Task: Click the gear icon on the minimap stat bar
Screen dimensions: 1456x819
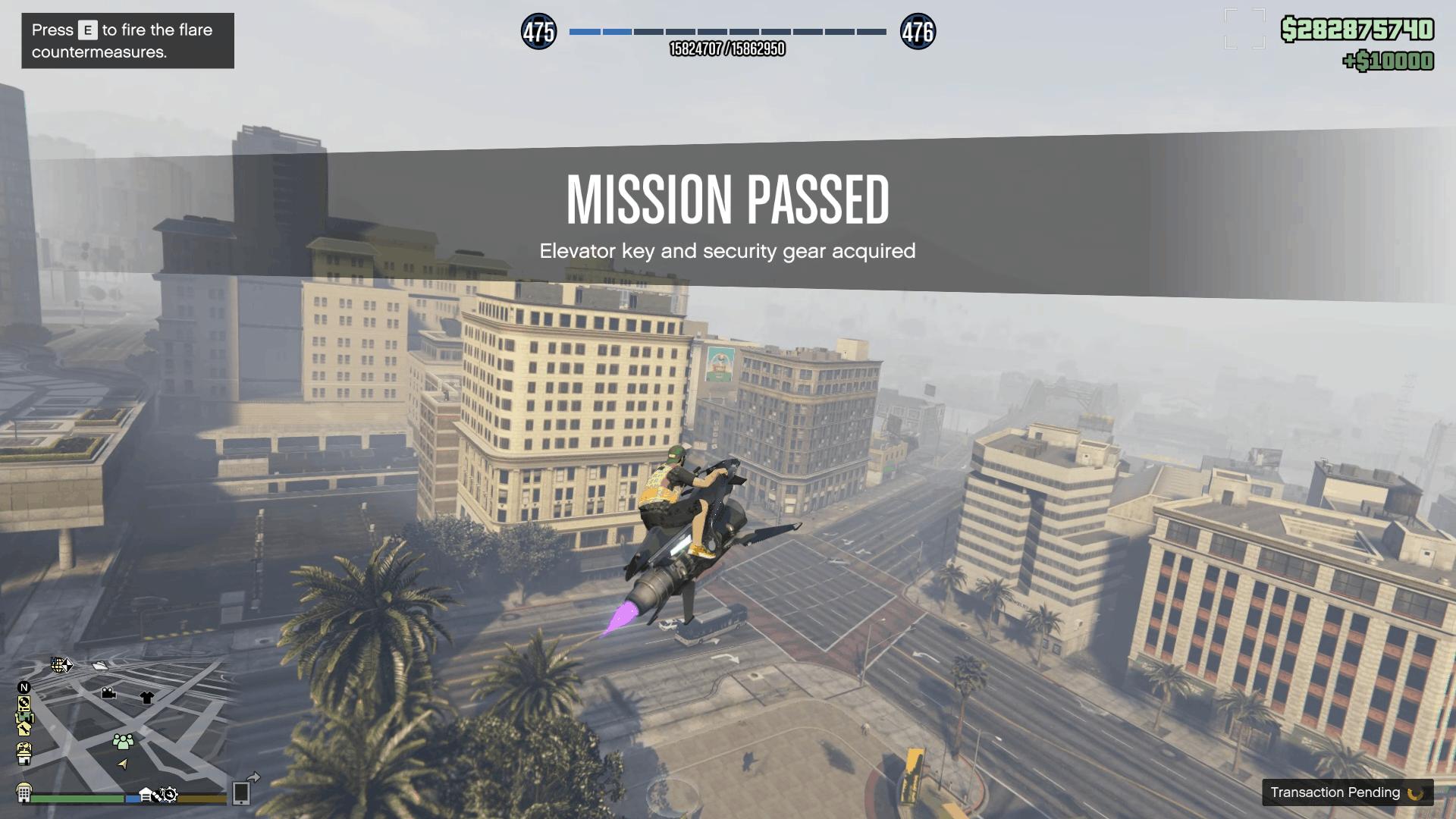Action: (170, 795)
